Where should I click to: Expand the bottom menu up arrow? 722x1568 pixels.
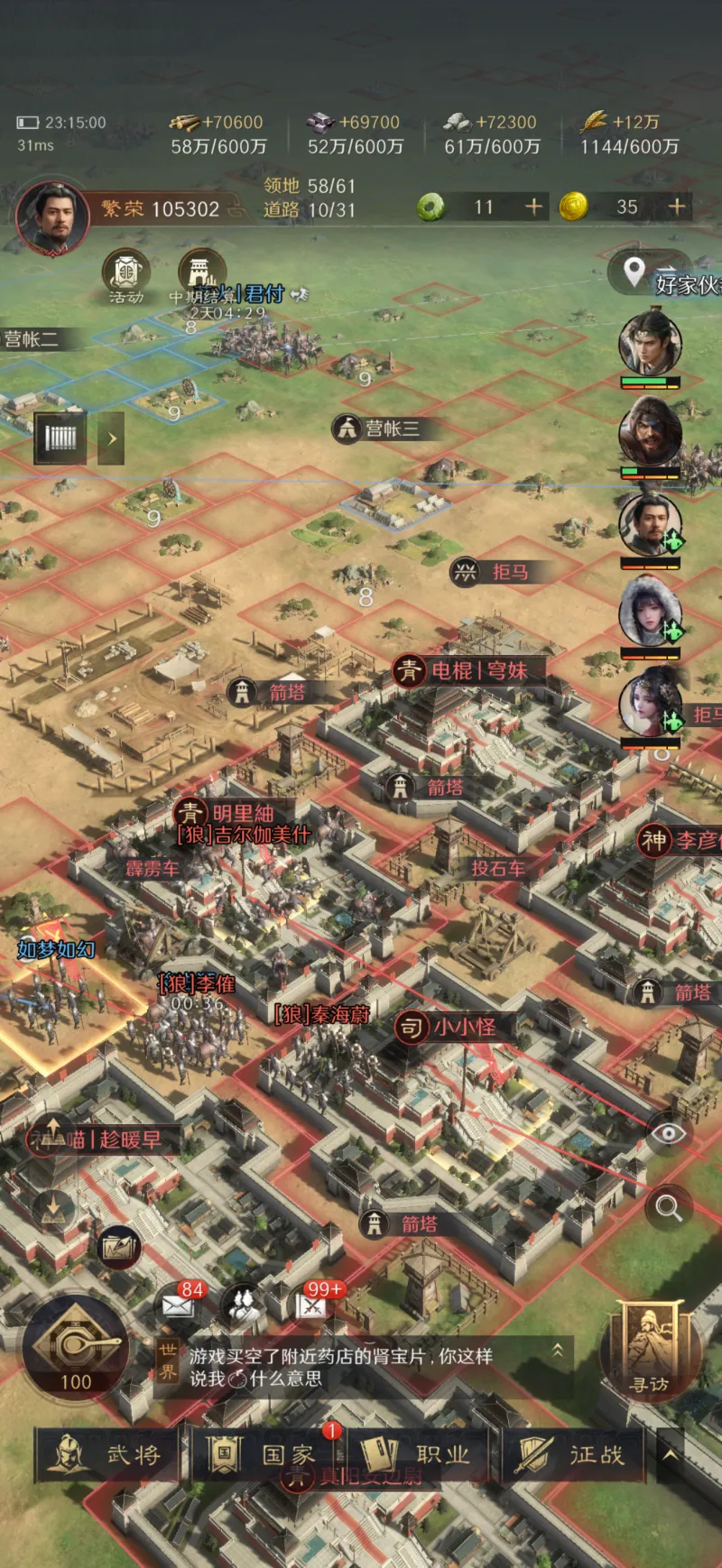point(670,1453)
